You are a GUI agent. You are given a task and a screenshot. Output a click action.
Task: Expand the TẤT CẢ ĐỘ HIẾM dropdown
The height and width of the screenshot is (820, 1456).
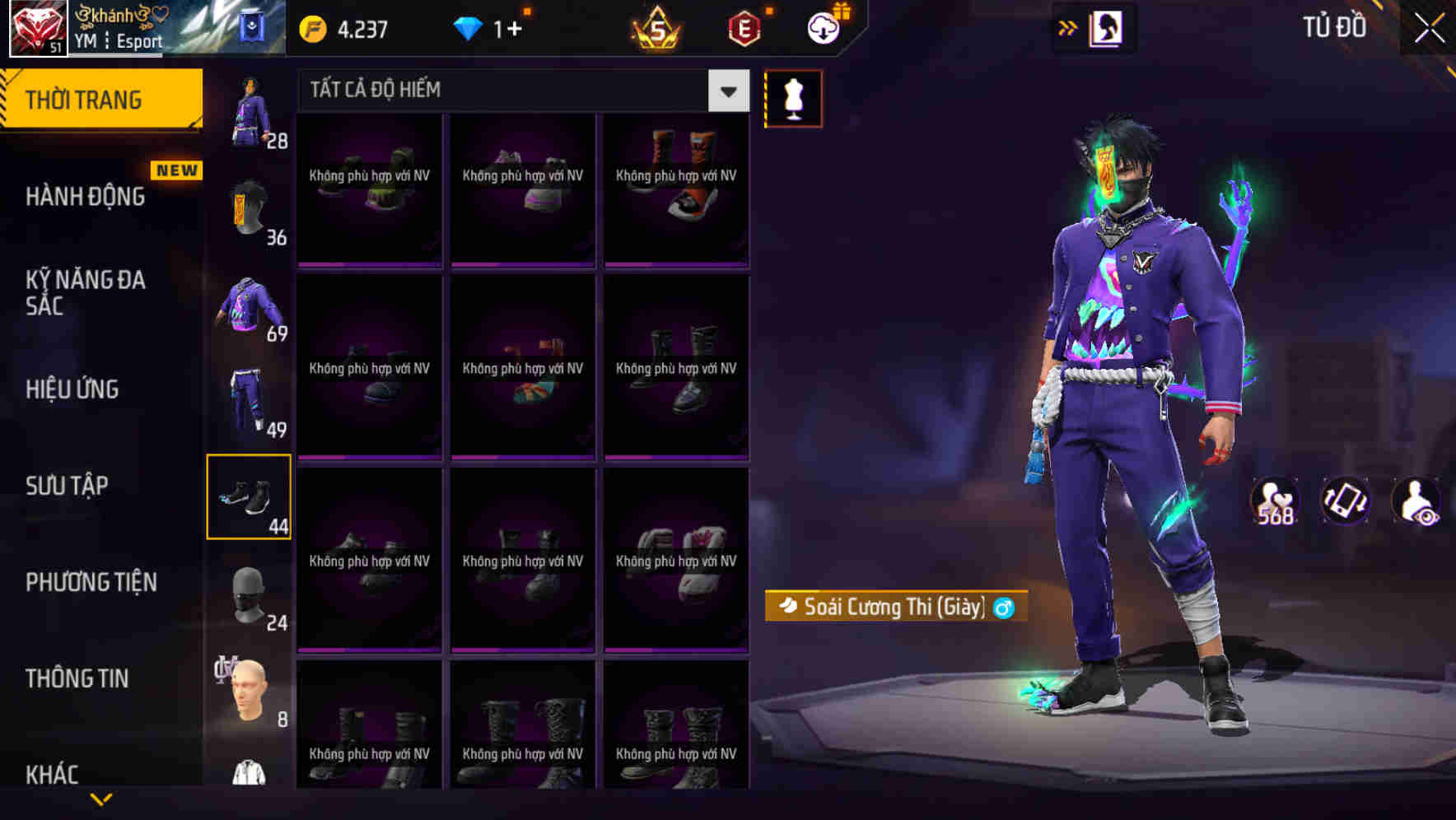pyautogui.click(x=726, y=91)
